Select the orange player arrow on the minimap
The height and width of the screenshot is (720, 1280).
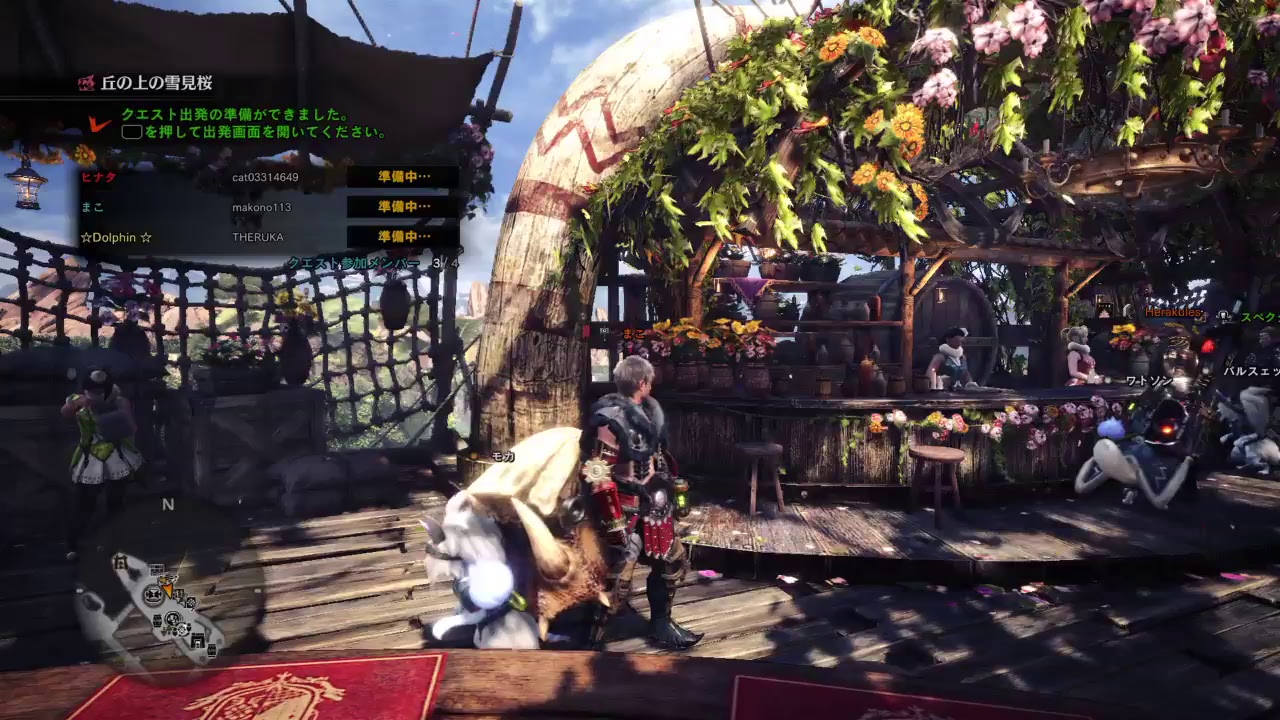(168, 590)
